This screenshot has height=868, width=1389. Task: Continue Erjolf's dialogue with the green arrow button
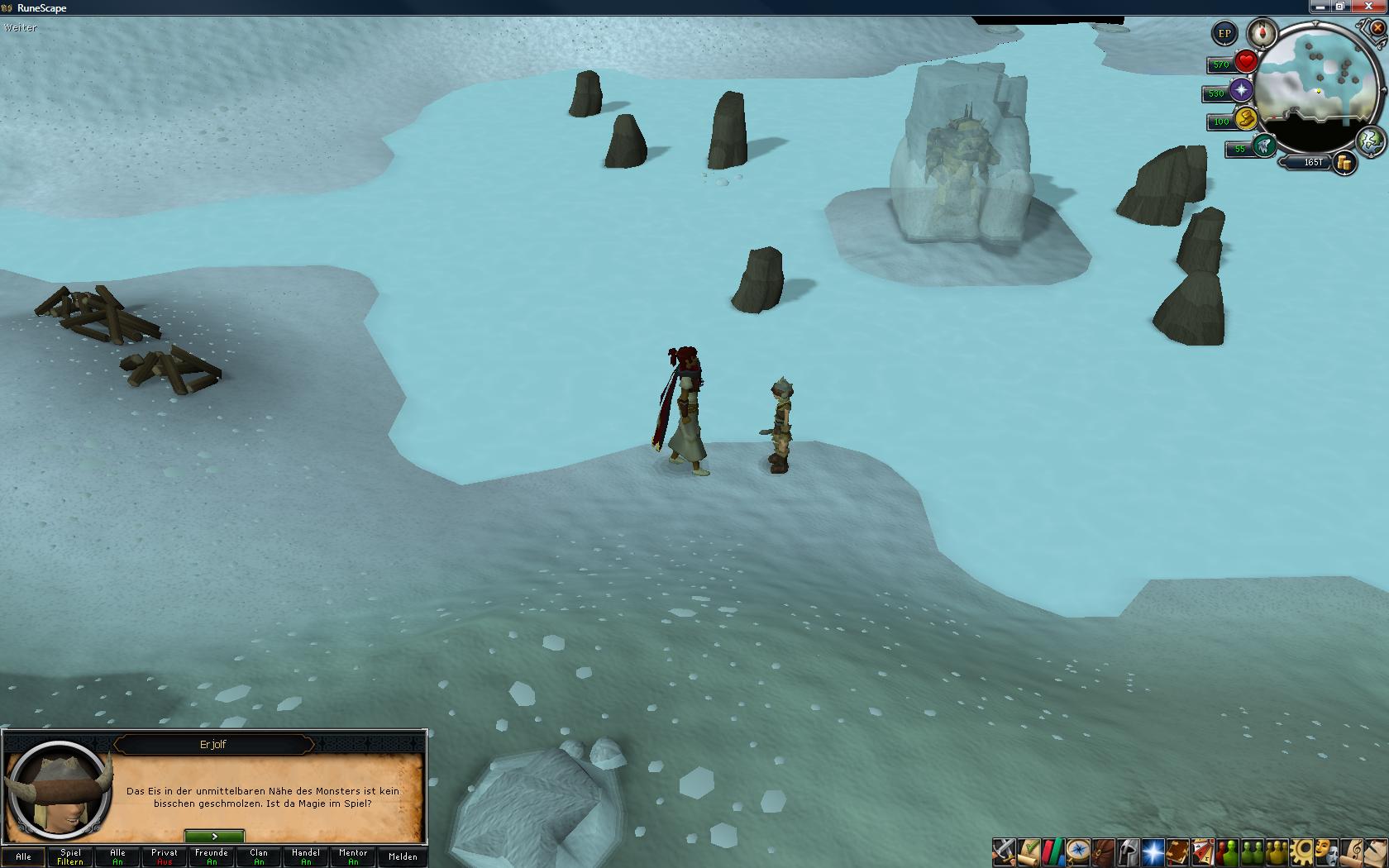click(x=214, y=837)
